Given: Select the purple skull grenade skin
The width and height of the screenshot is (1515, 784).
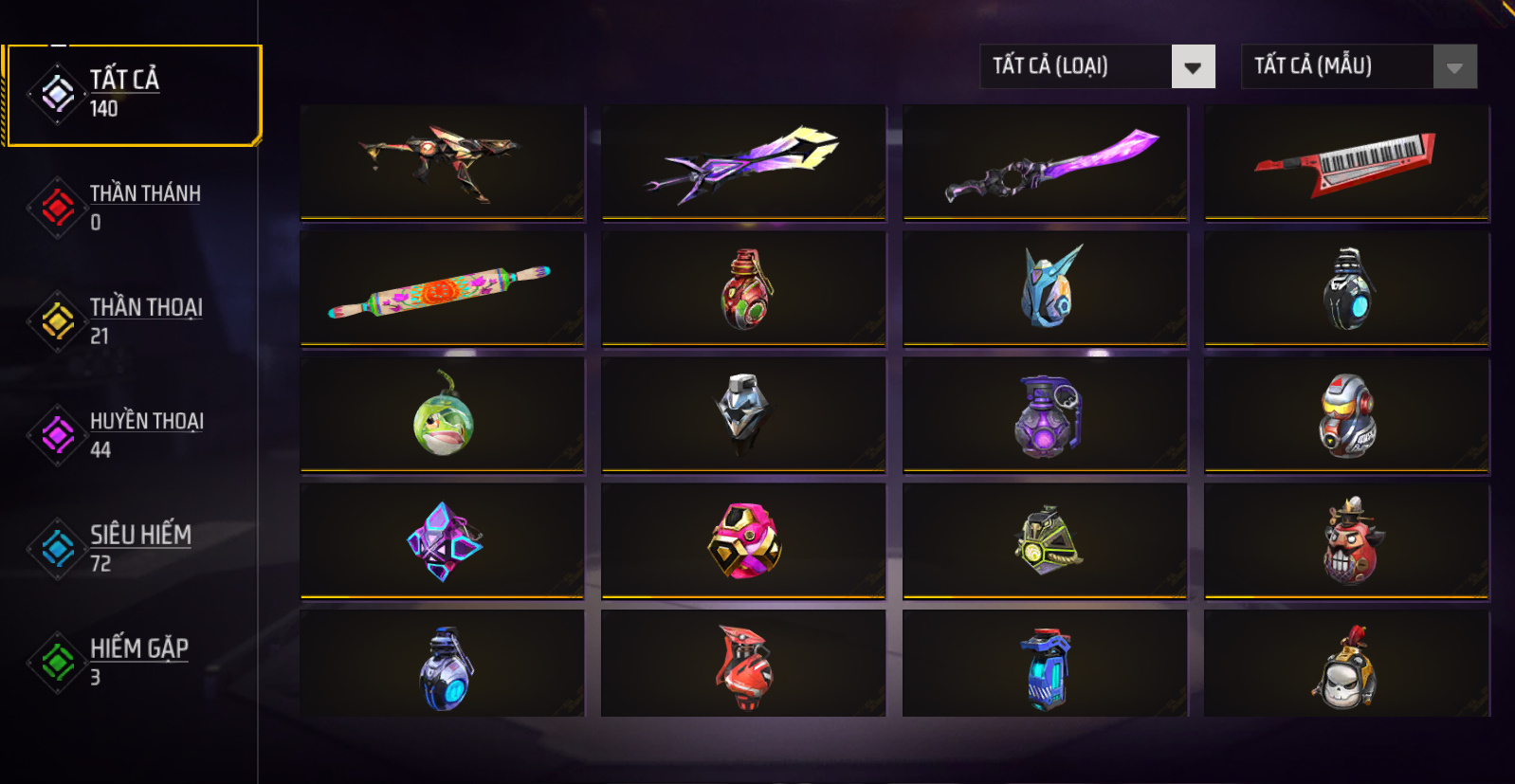Looking at the screenshot, I should tap(1045, 415).
